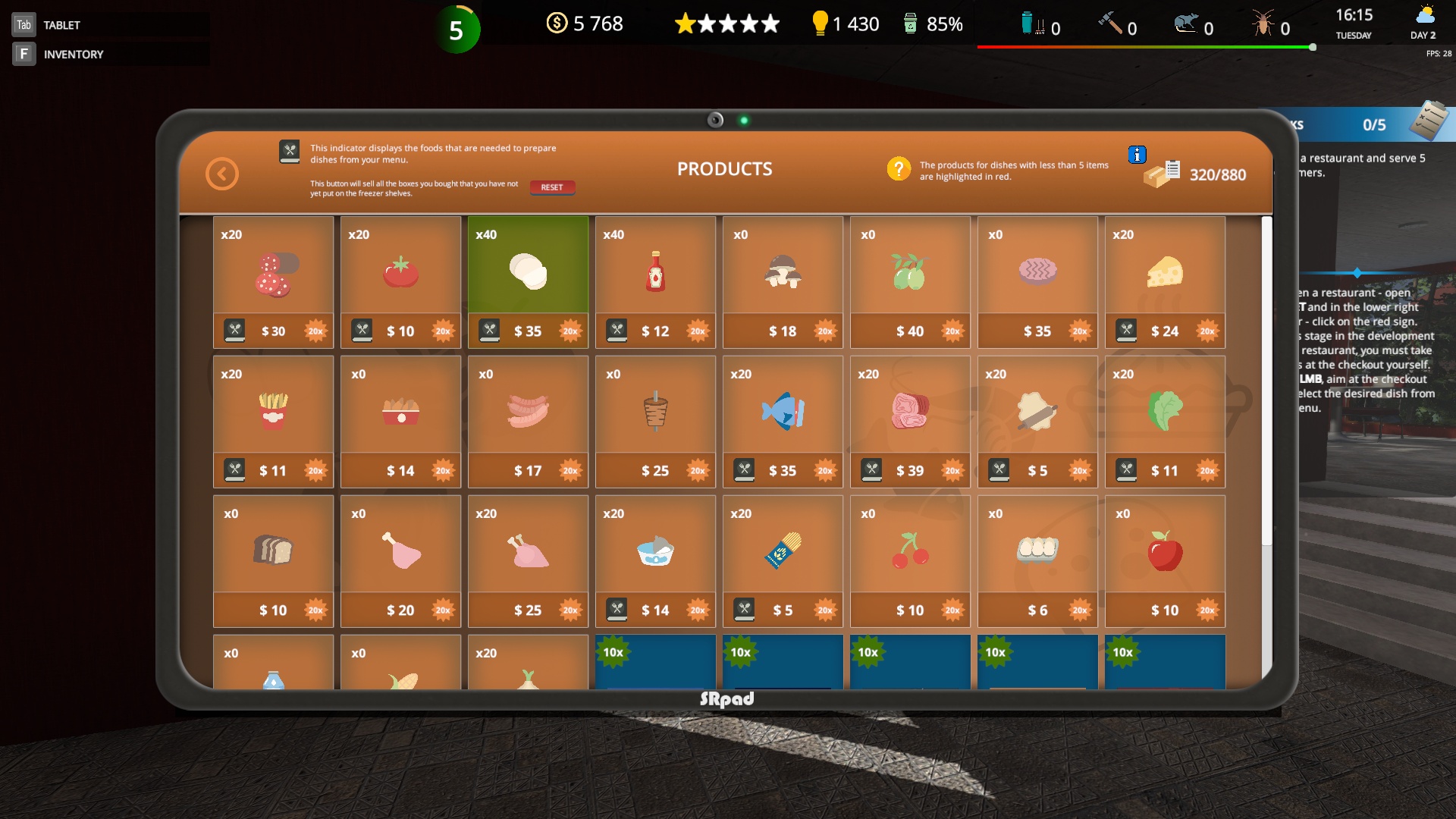
Task: Click the star rating in the top bar
Action: 726,24
